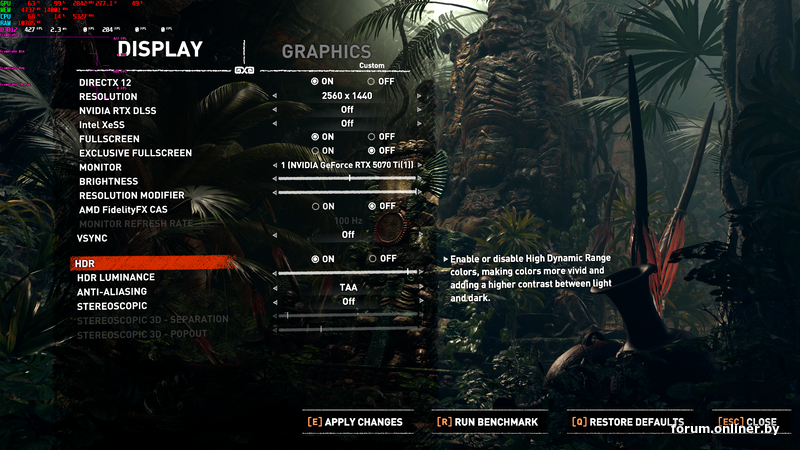Restore Defaults for display settings

627,422
